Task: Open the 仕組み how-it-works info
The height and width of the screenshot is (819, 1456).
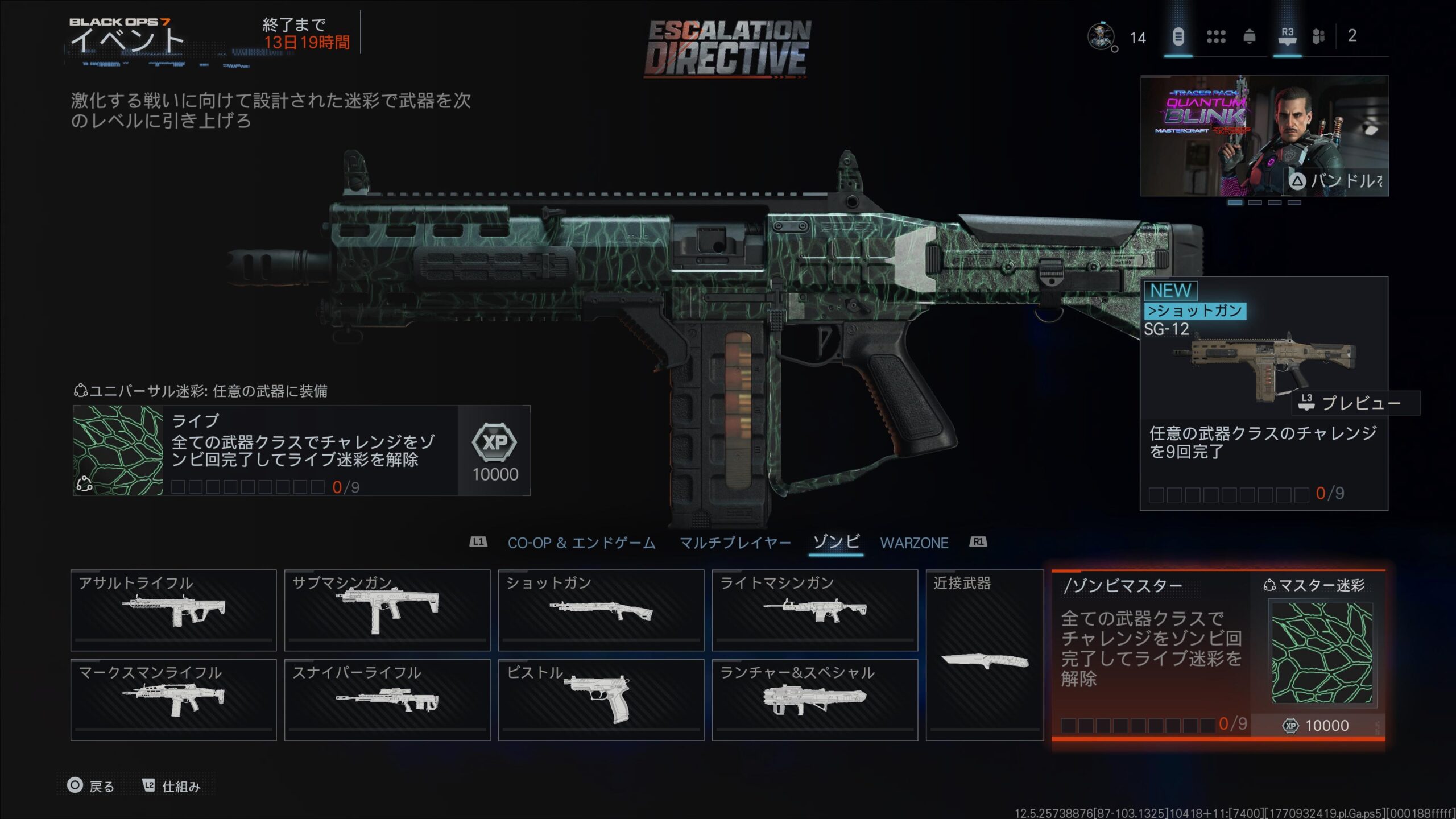Action: (172, 786)
